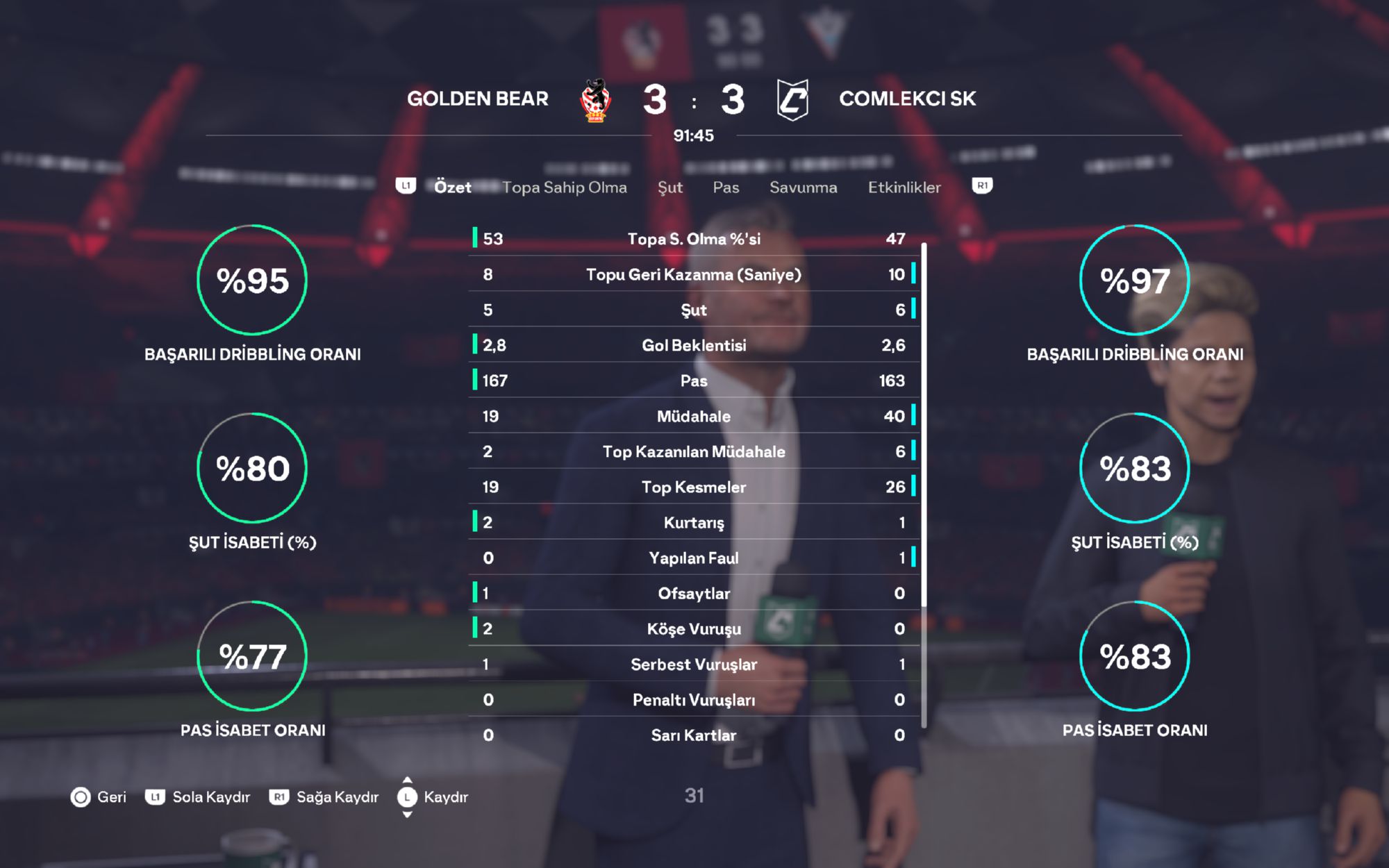Select the Şut statistics tab
This screenshot has height=868, width=1389.
(669, 187)
